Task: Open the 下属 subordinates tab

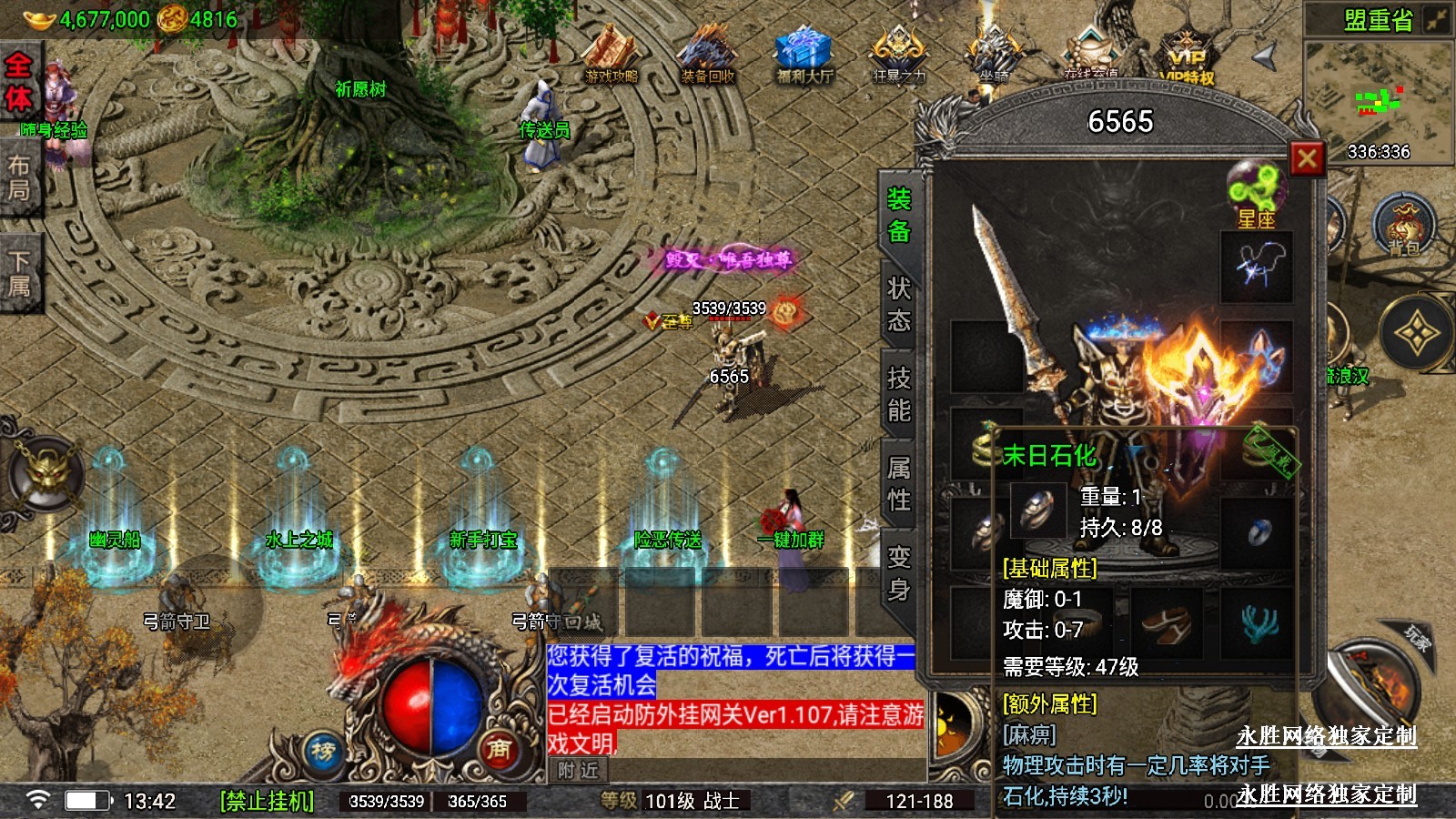Action: pyautogui.click(x=18, y=274)
